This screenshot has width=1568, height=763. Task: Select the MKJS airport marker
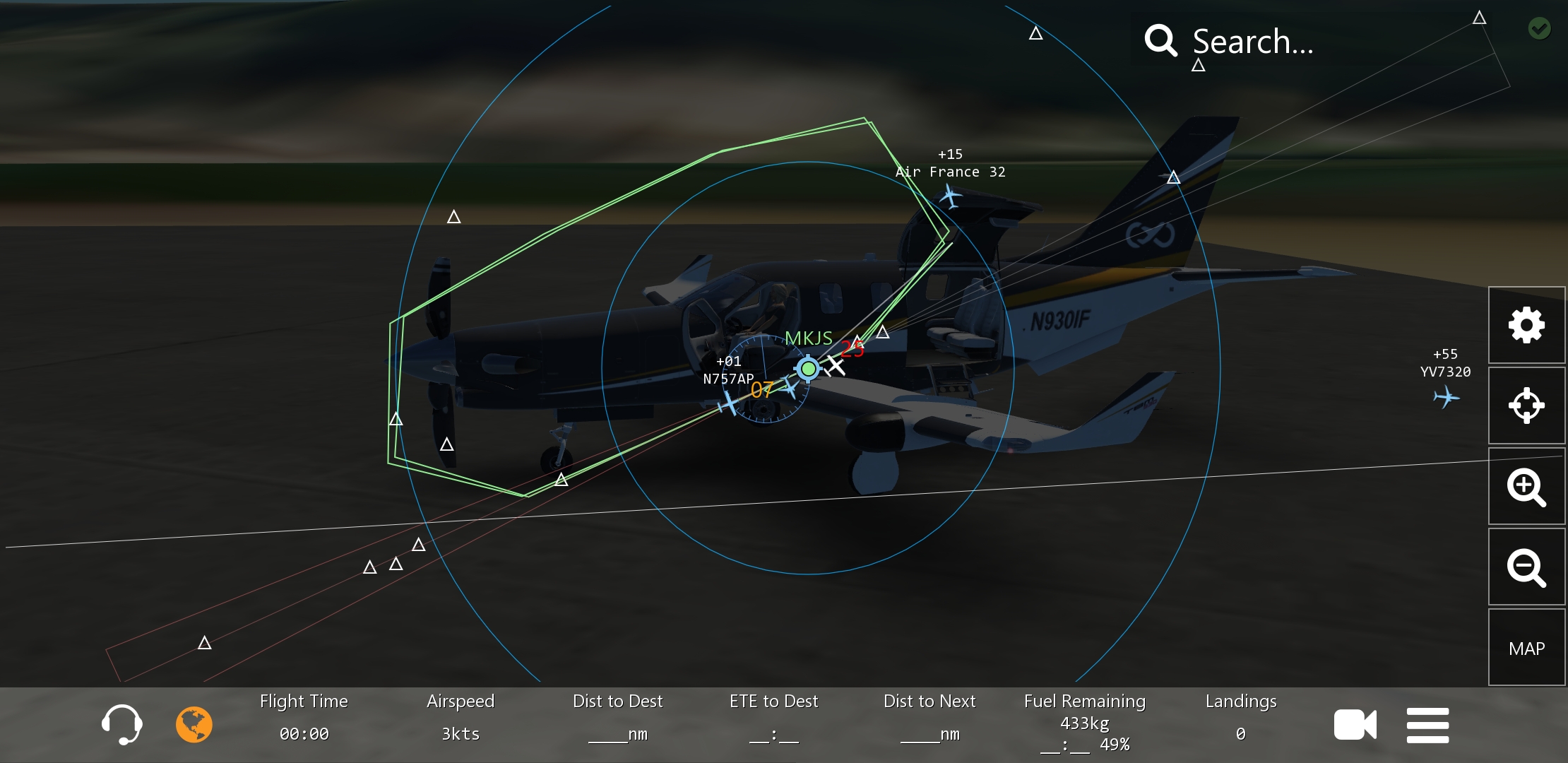click(x=808, y=368)
